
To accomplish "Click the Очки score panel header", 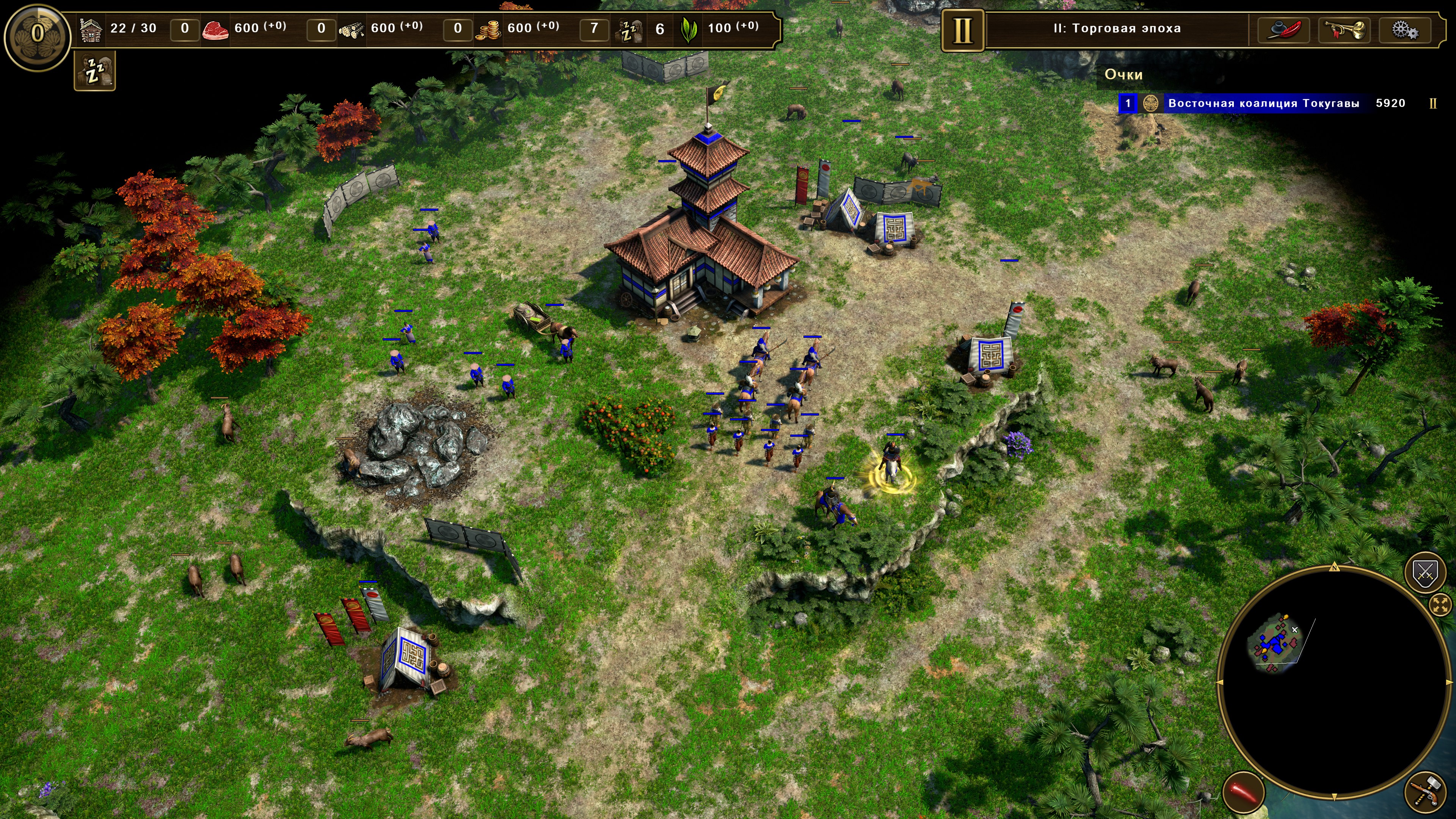I will pyautogui.click(x=1123, y=75).
